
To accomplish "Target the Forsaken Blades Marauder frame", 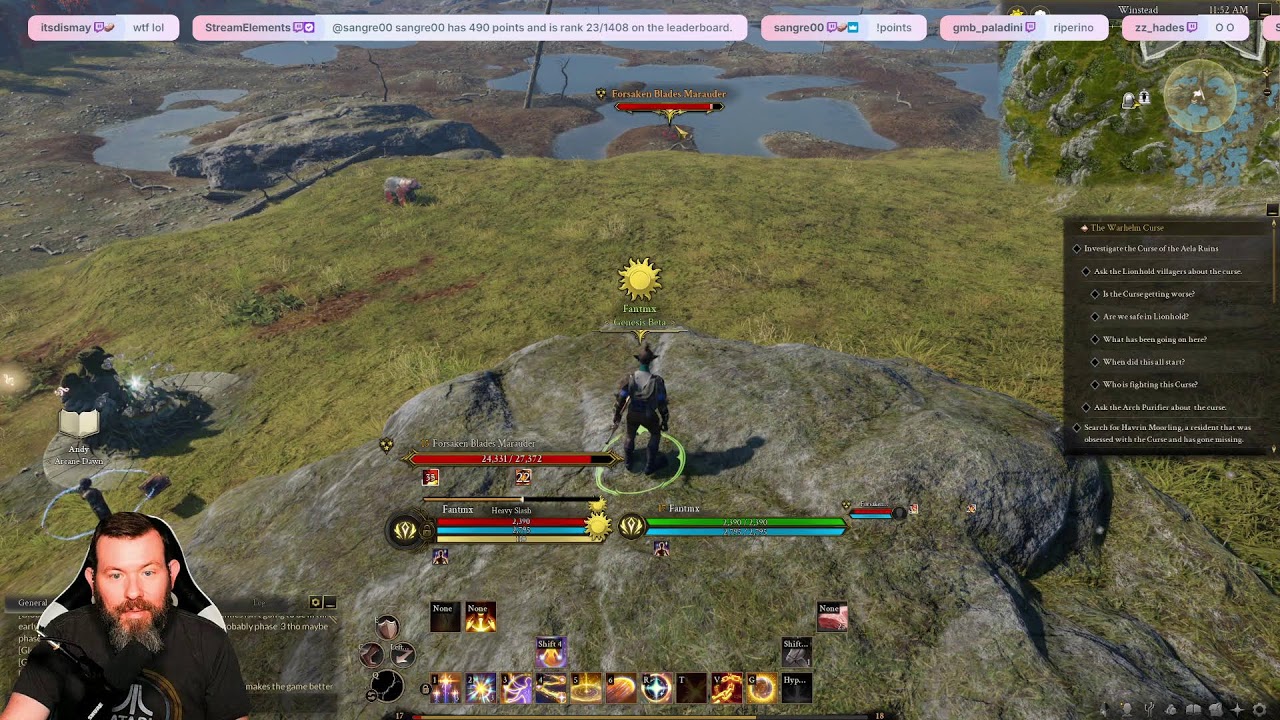I will point(511,458).
